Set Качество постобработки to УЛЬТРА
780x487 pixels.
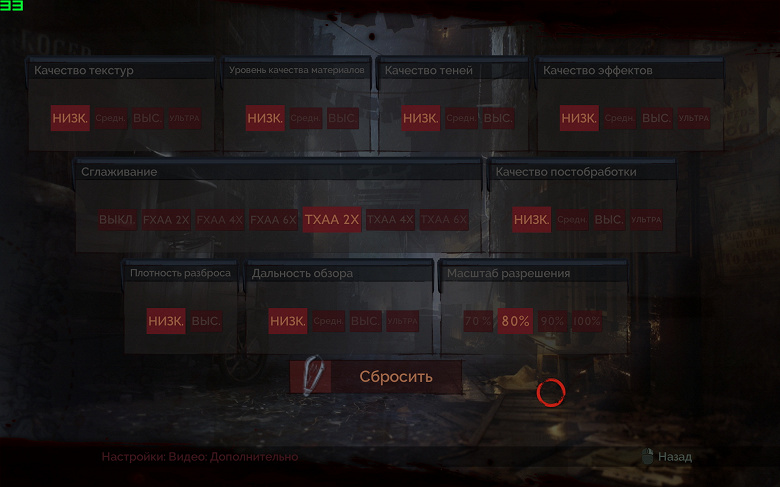click(646, 220)
